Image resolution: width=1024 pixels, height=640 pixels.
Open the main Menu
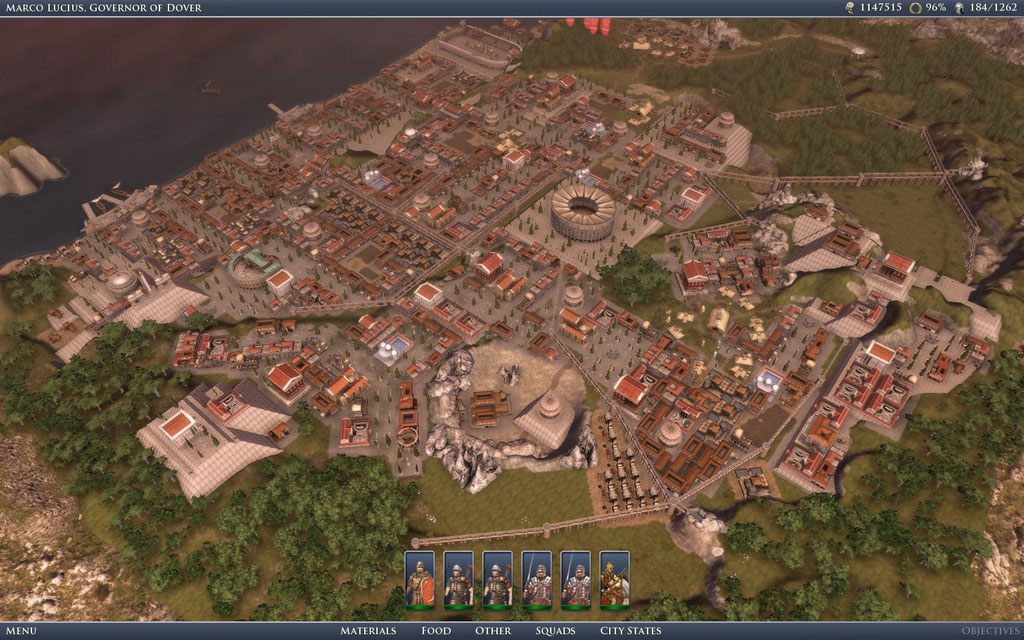(x=20, y=631)
